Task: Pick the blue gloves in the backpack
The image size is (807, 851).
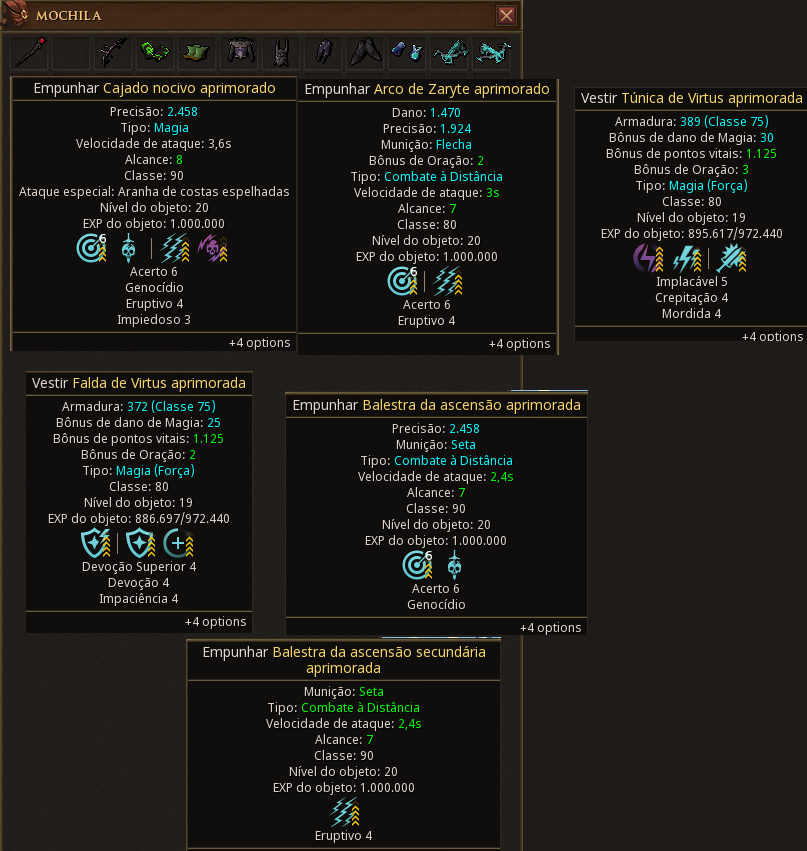Action: (407, 52)
